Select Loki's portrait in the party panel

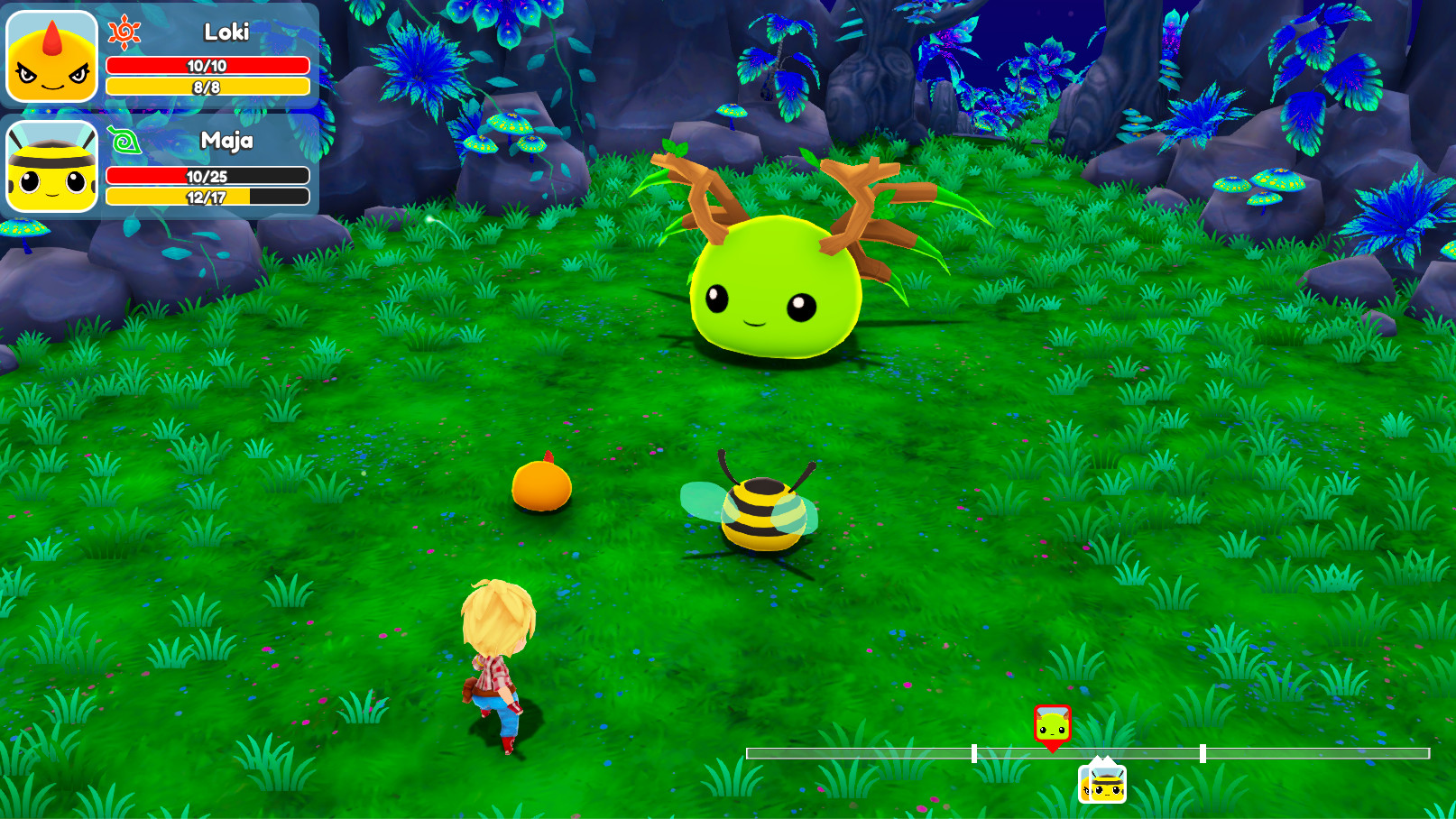pyautogui.click(x=52, y=56)
